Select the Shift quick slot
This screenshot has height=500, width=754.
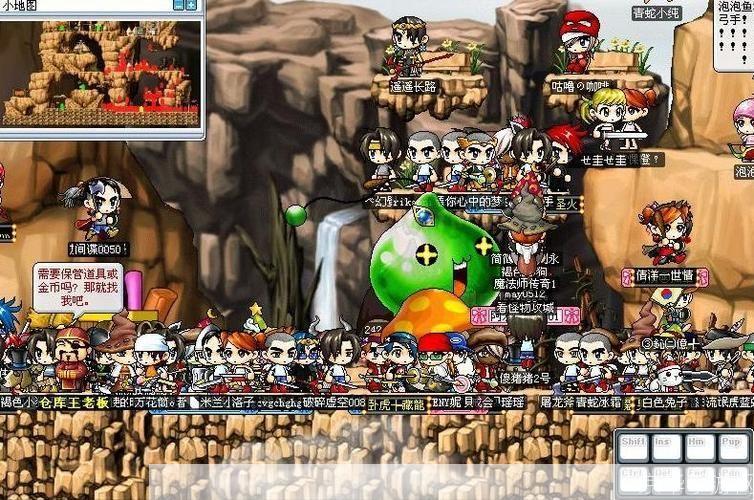point(634,448)
